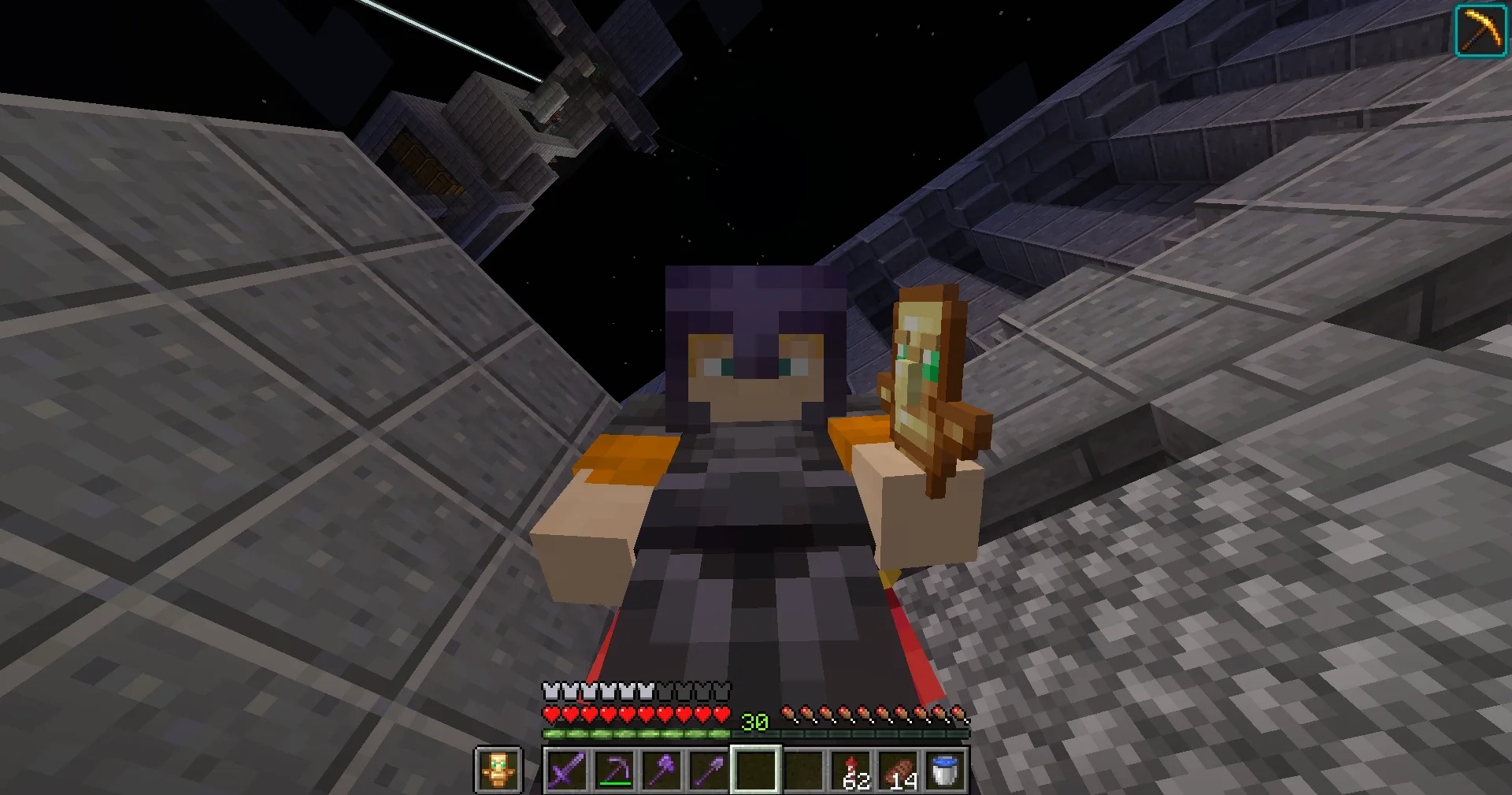Image resolution: width=1512 pixels, height=795 pixels.
Task: Click the golden pickaxe status effect icon
Action: coord(1480,31)
